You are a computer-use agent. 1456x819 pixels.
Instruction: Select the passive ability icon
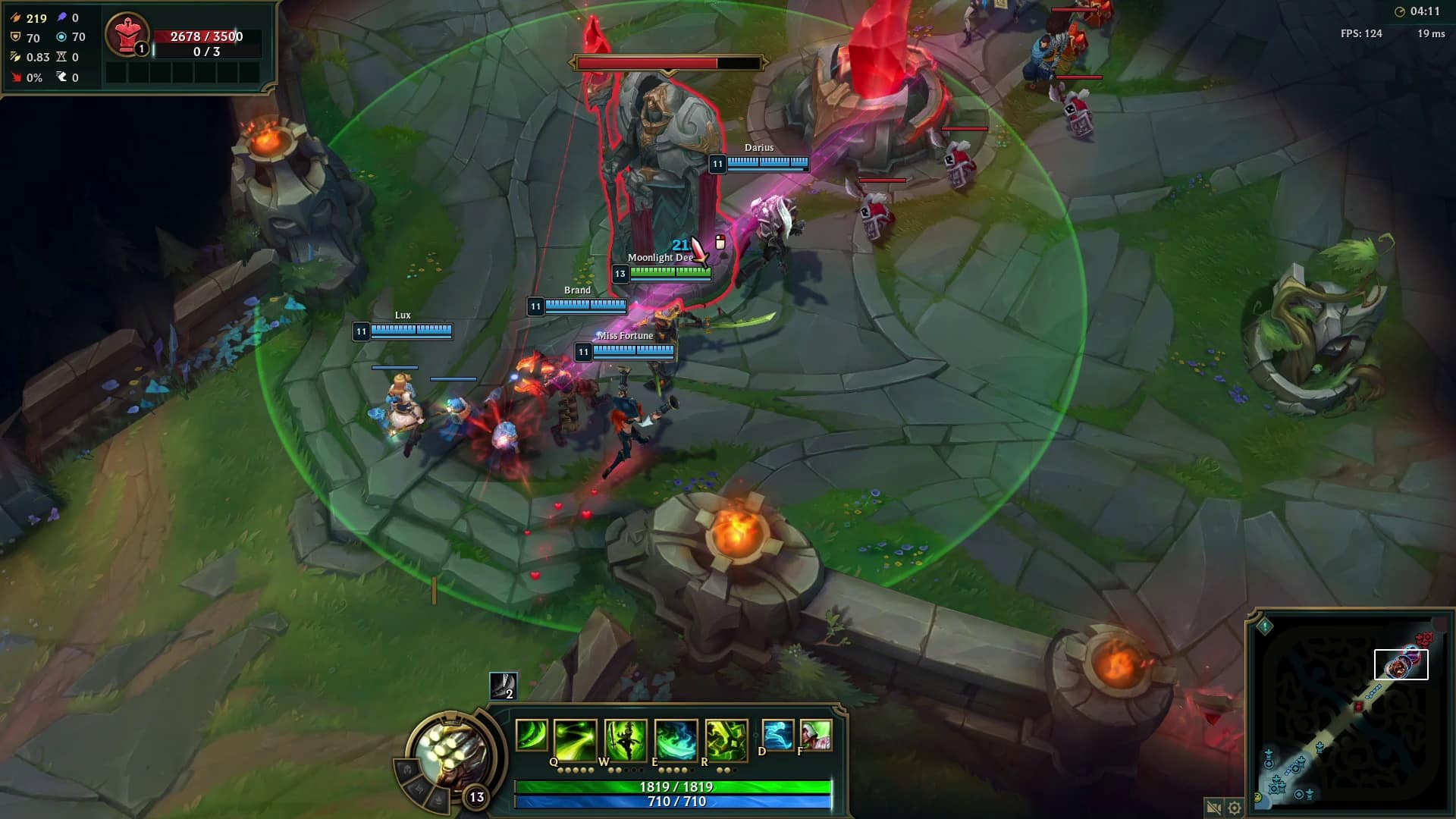(531, 735)
